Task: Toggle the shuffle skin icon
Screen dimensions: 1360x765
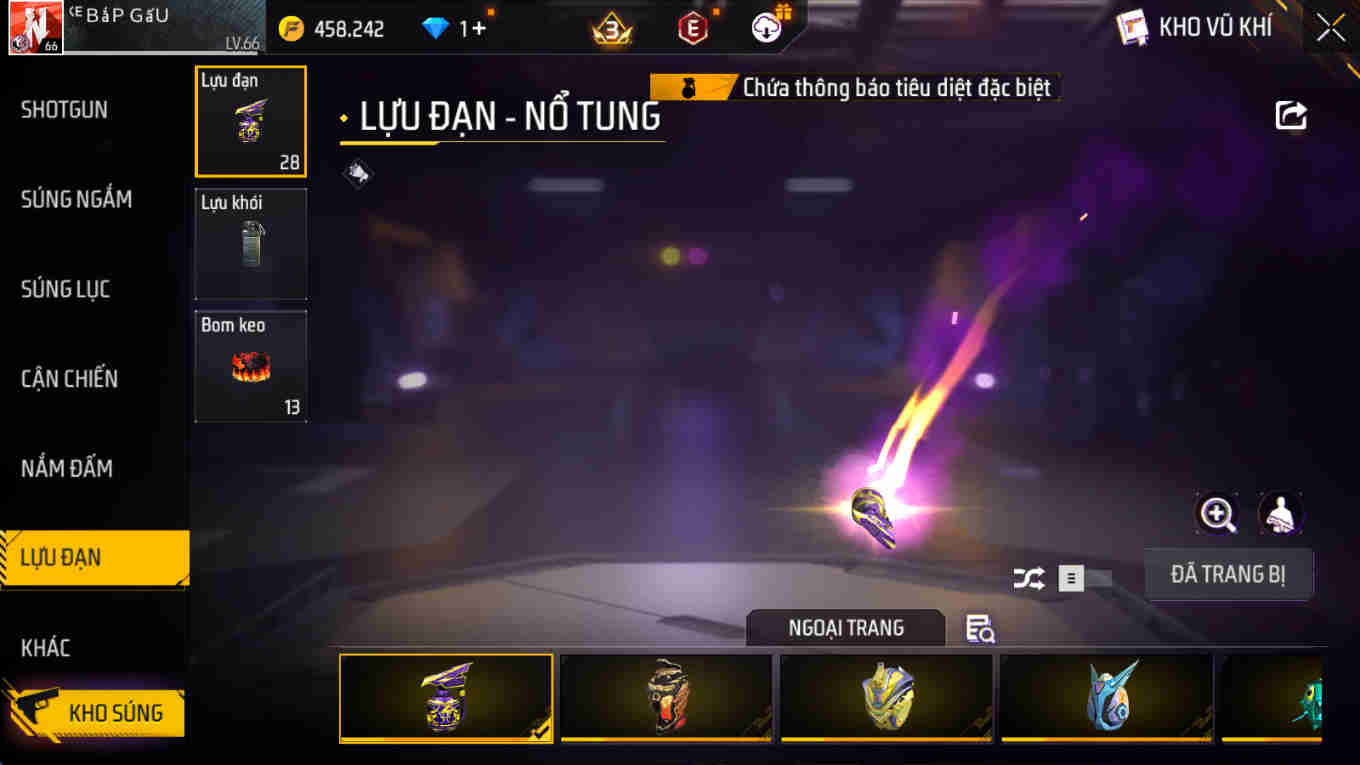Action: pos(1028,577)
